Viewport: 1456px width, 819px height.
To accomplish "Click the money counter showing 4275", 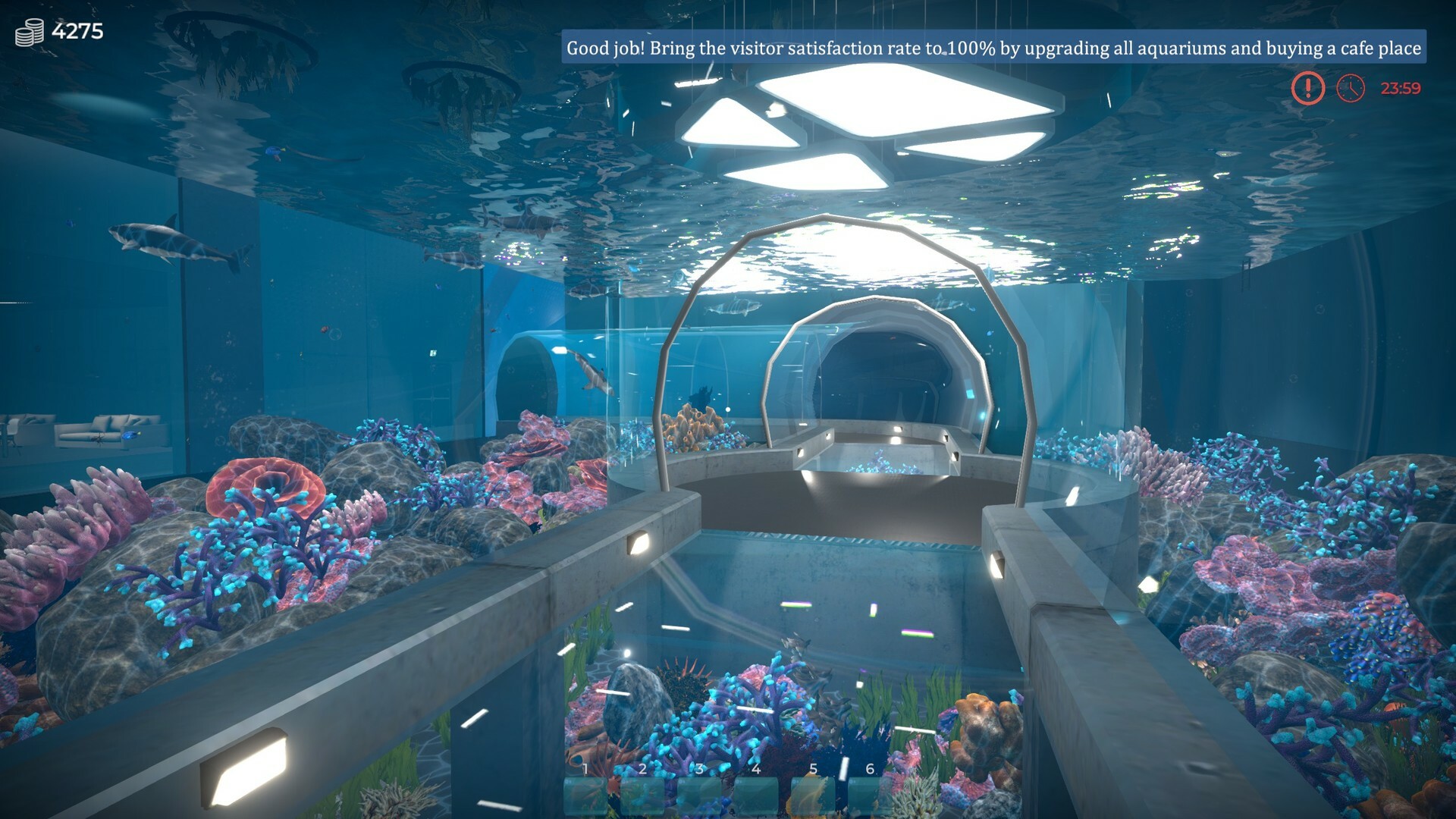I will 78,31.
